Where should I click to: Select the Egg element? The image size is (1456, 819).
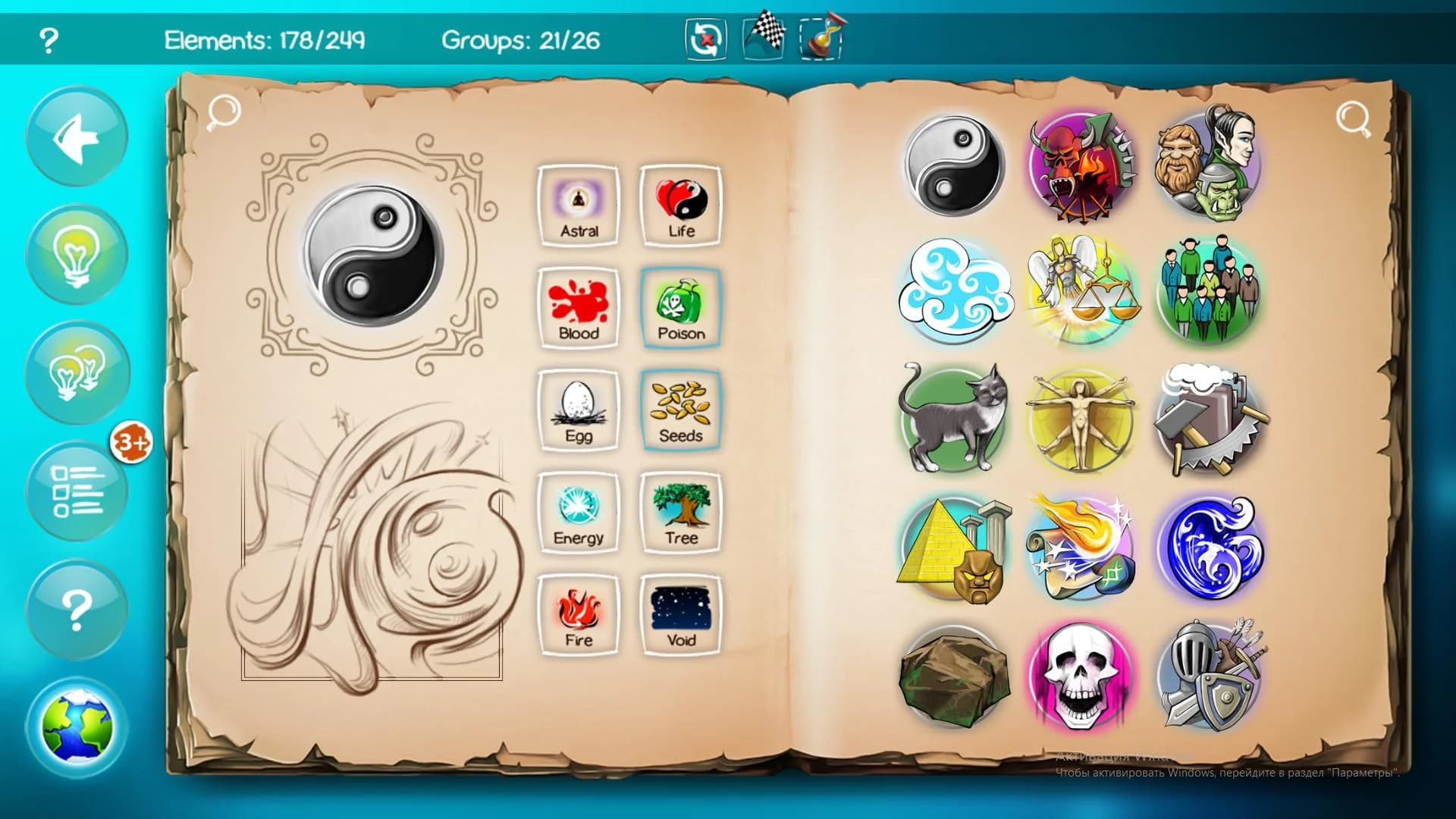[579, 409]
